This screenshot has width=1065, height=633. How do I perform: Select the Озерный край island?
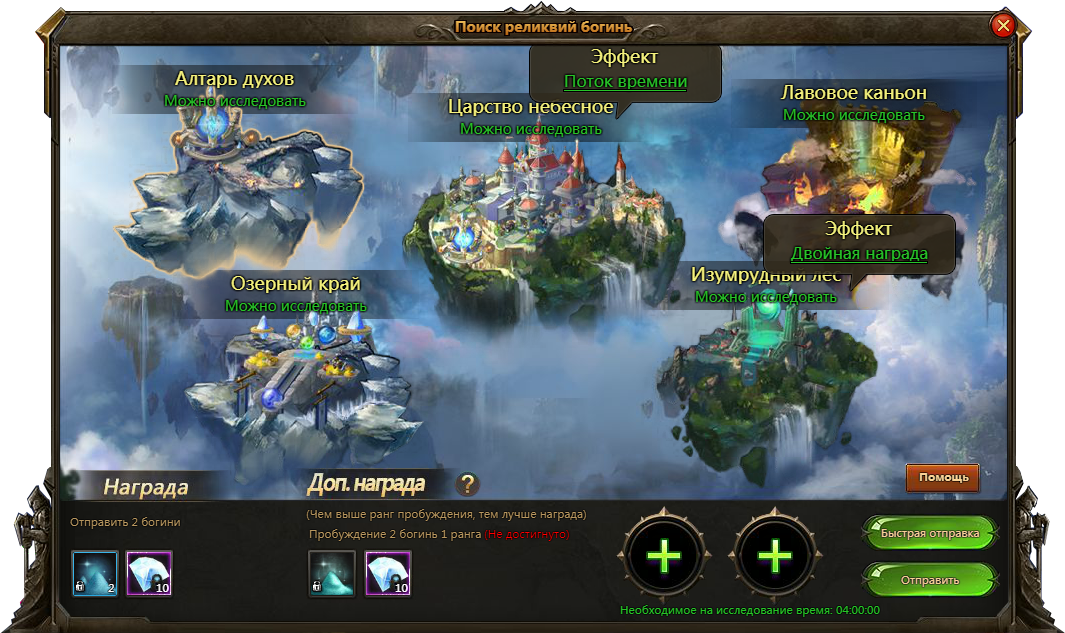300,370
